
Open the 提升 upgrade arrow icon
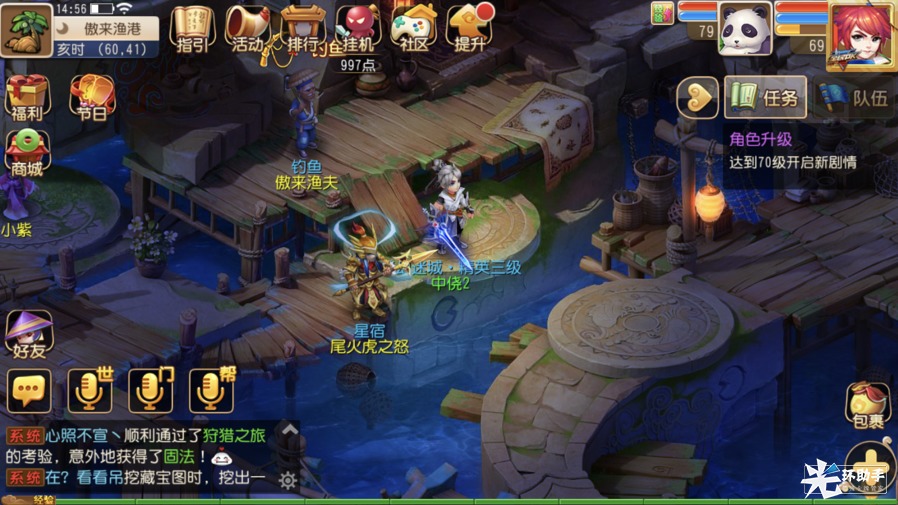click(x=468, y=28)
